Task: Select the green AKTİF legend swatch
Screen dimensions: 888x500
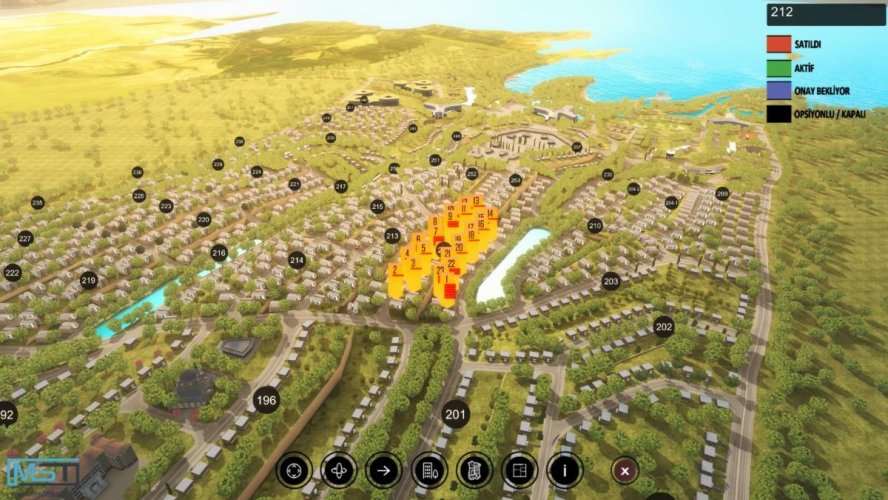Action: 779,67
